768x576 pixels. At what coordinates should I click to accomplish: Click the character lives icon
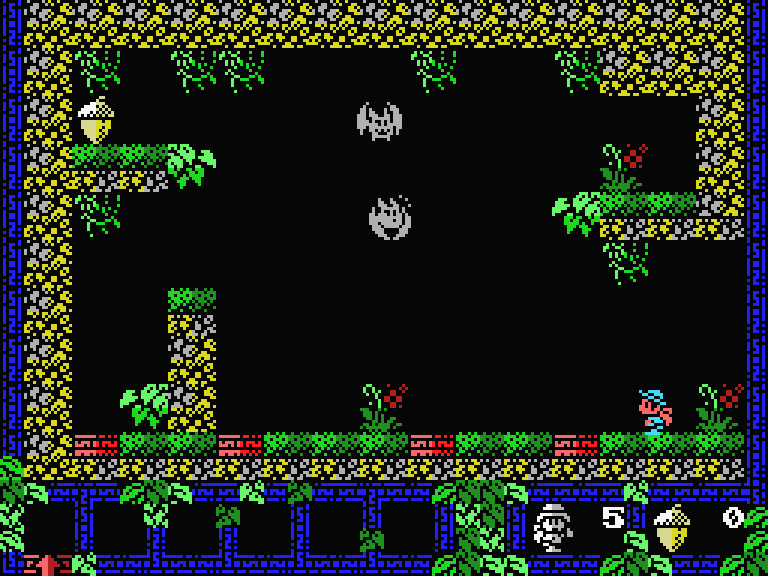(x=552, y=527)
